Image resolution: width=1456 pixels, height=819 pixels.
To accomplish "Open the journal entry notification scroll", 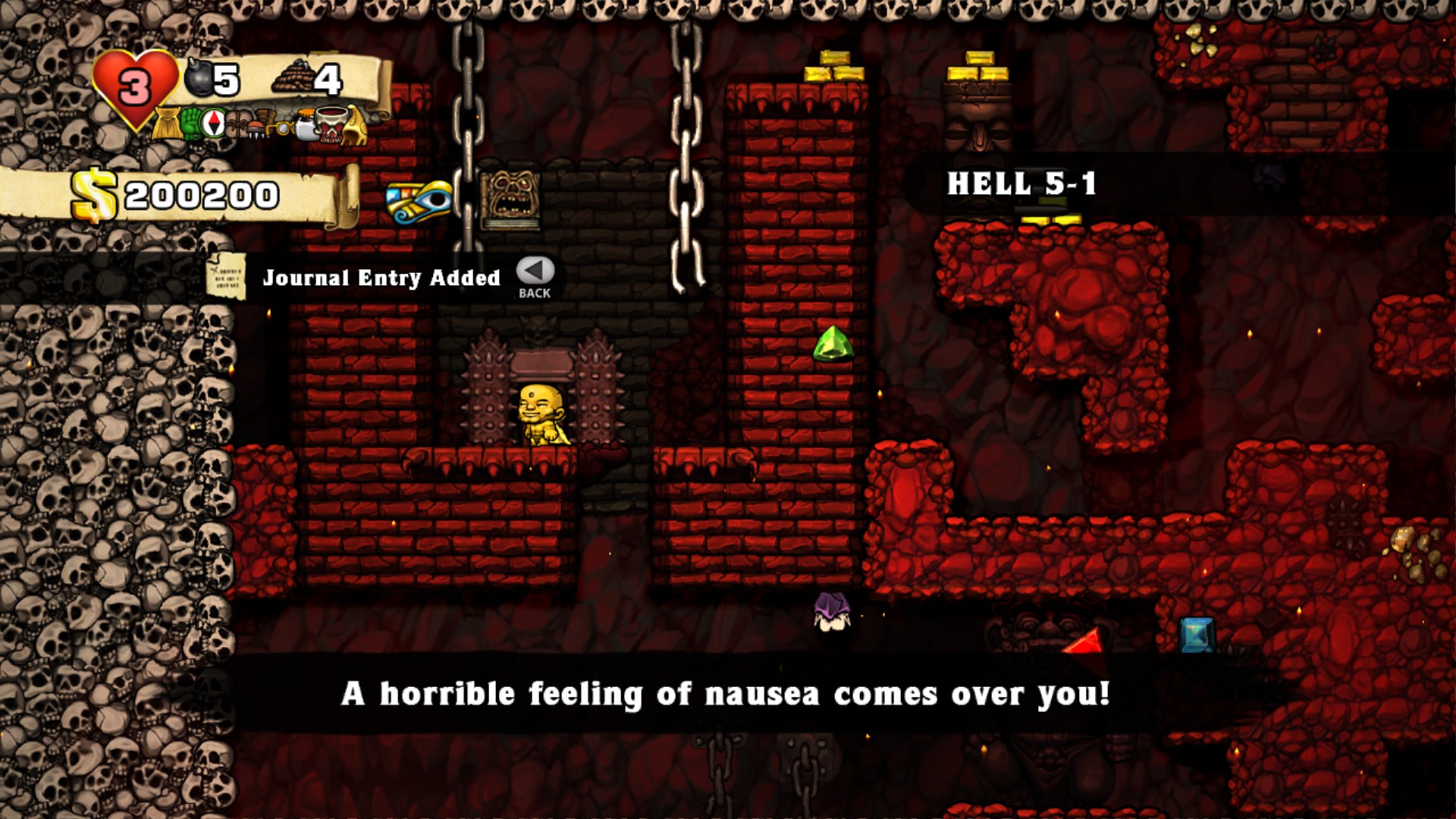I will click(227, 275).
